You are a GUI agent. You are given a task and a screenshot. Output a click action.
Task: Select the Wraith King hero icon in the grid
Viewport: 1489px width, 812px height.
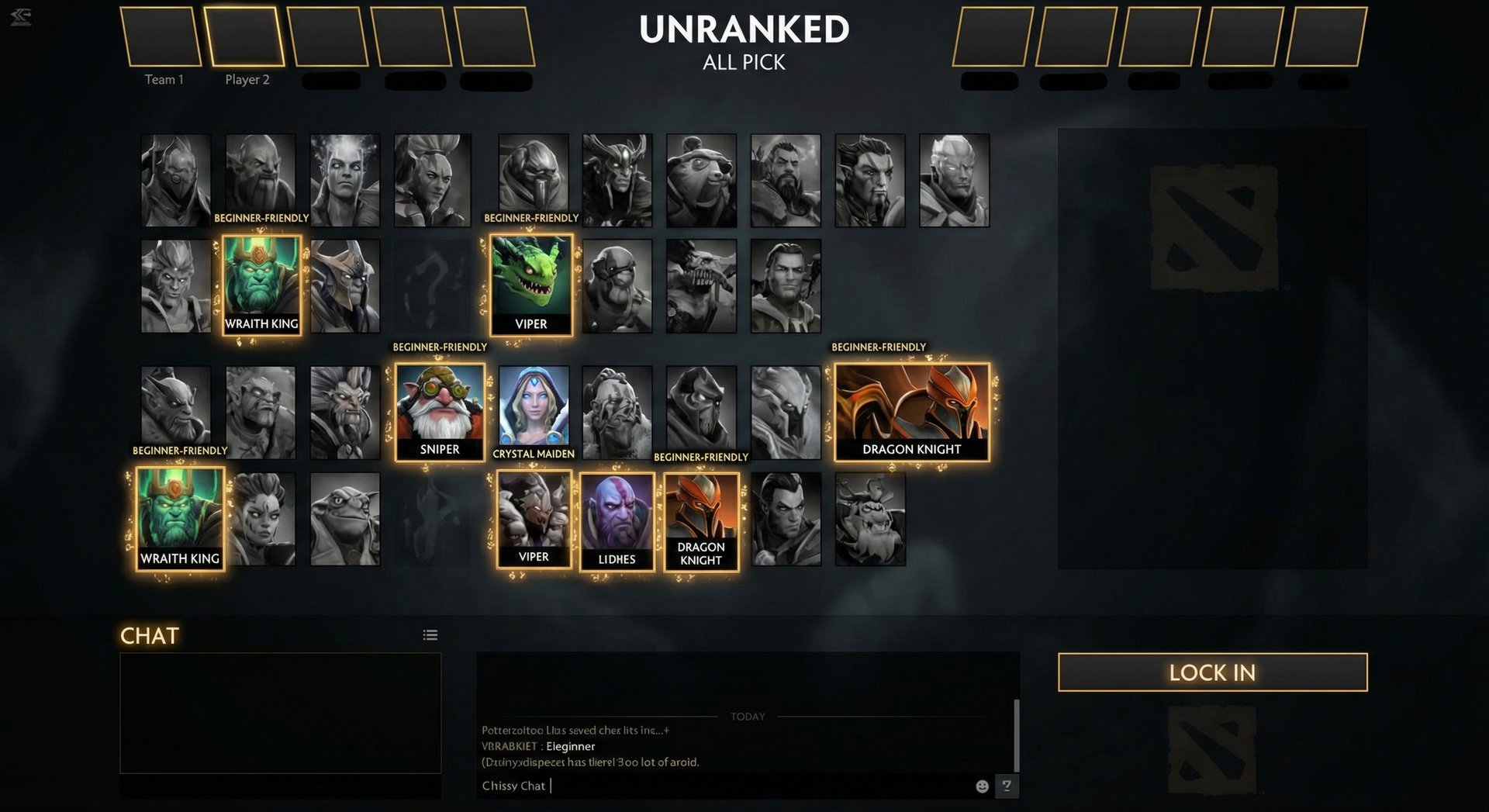261,285
